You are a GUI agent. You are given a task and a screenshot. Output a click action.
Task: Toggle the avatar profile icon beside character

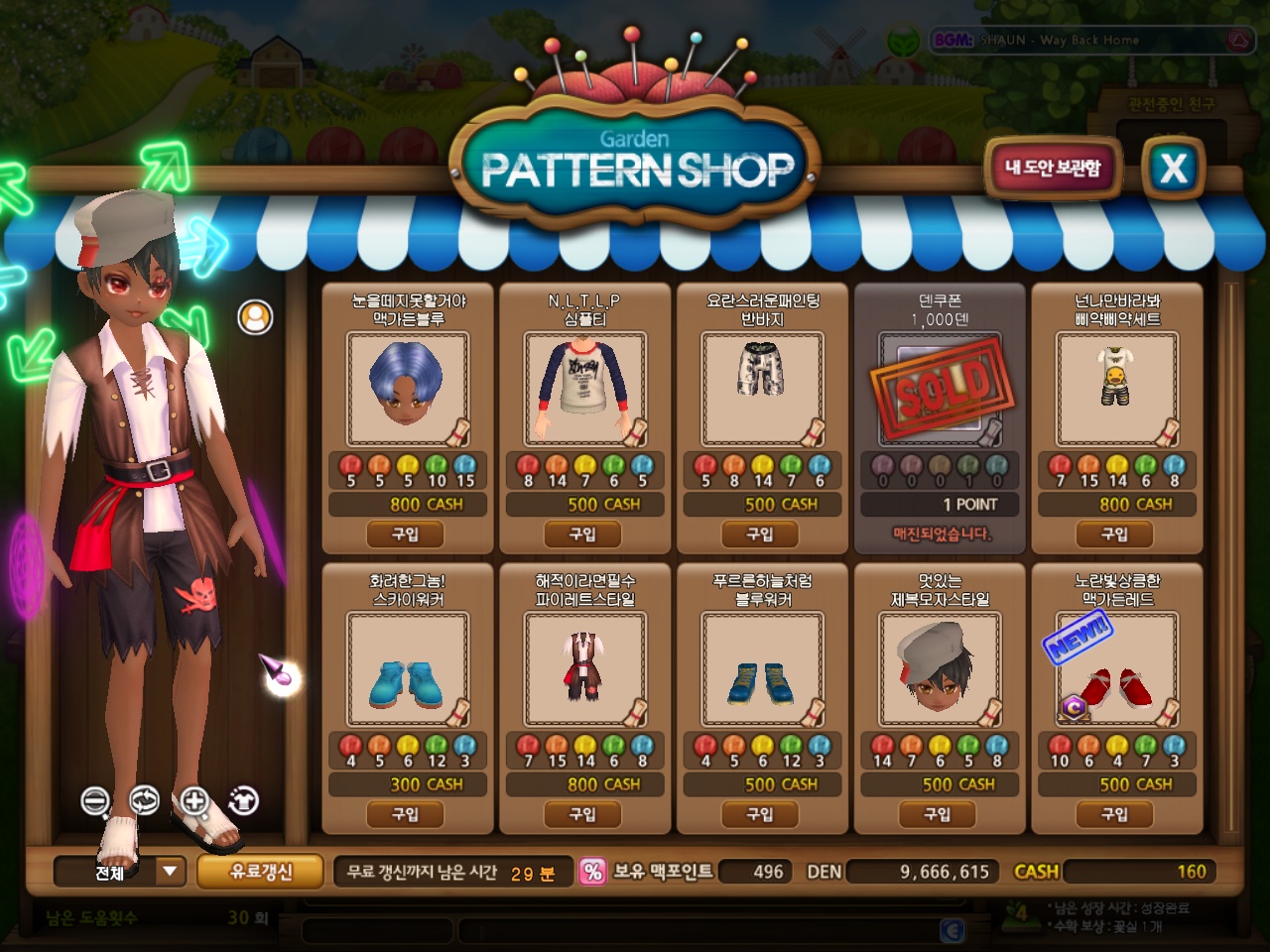tap(255, 317)
